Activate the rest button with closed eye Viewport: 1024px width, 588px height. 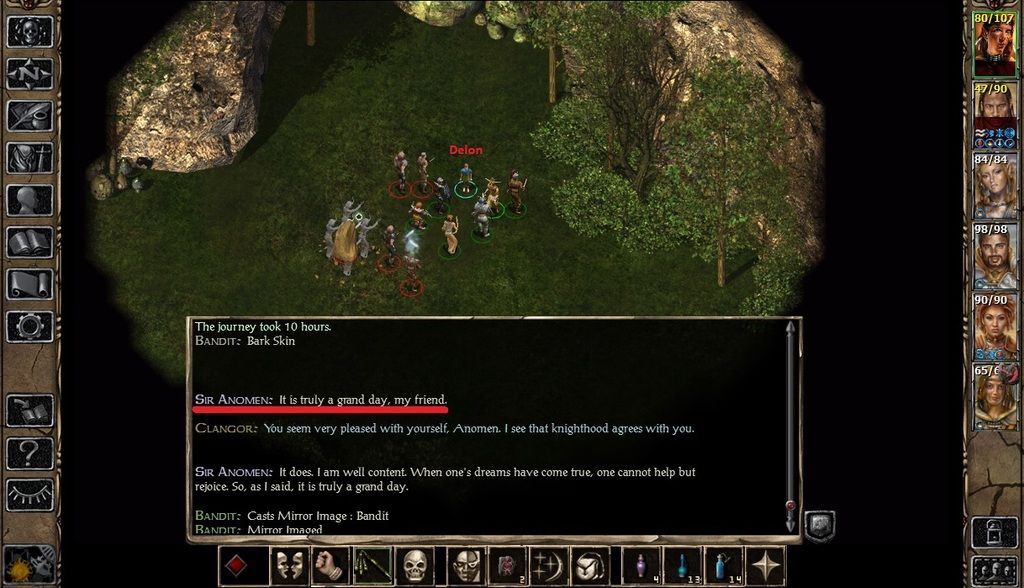click(29, 494)
